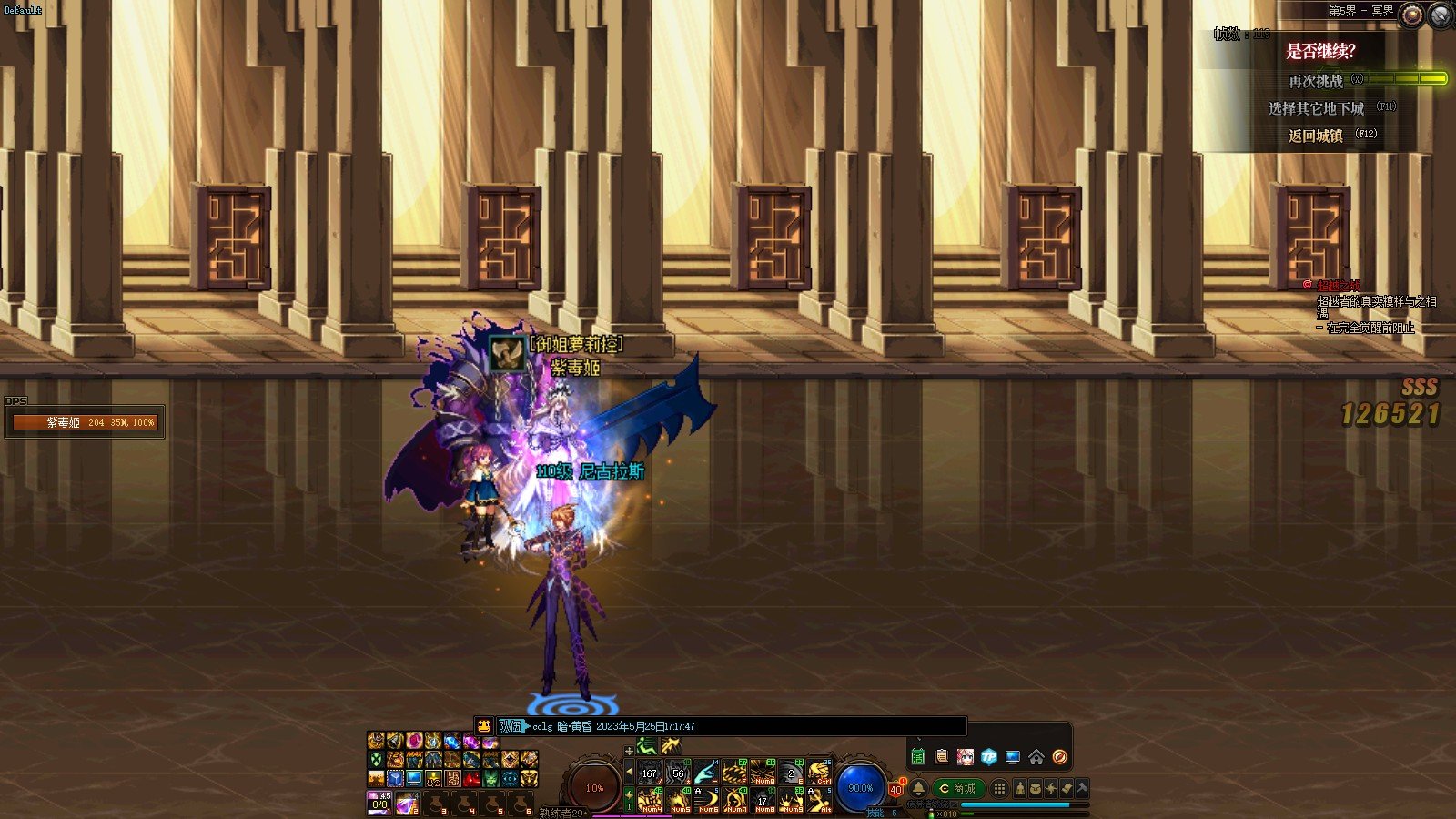This screenshot has width=1456, height=819.
Task: Open the pink-haired character portrait icon
Action: (965, 757)
